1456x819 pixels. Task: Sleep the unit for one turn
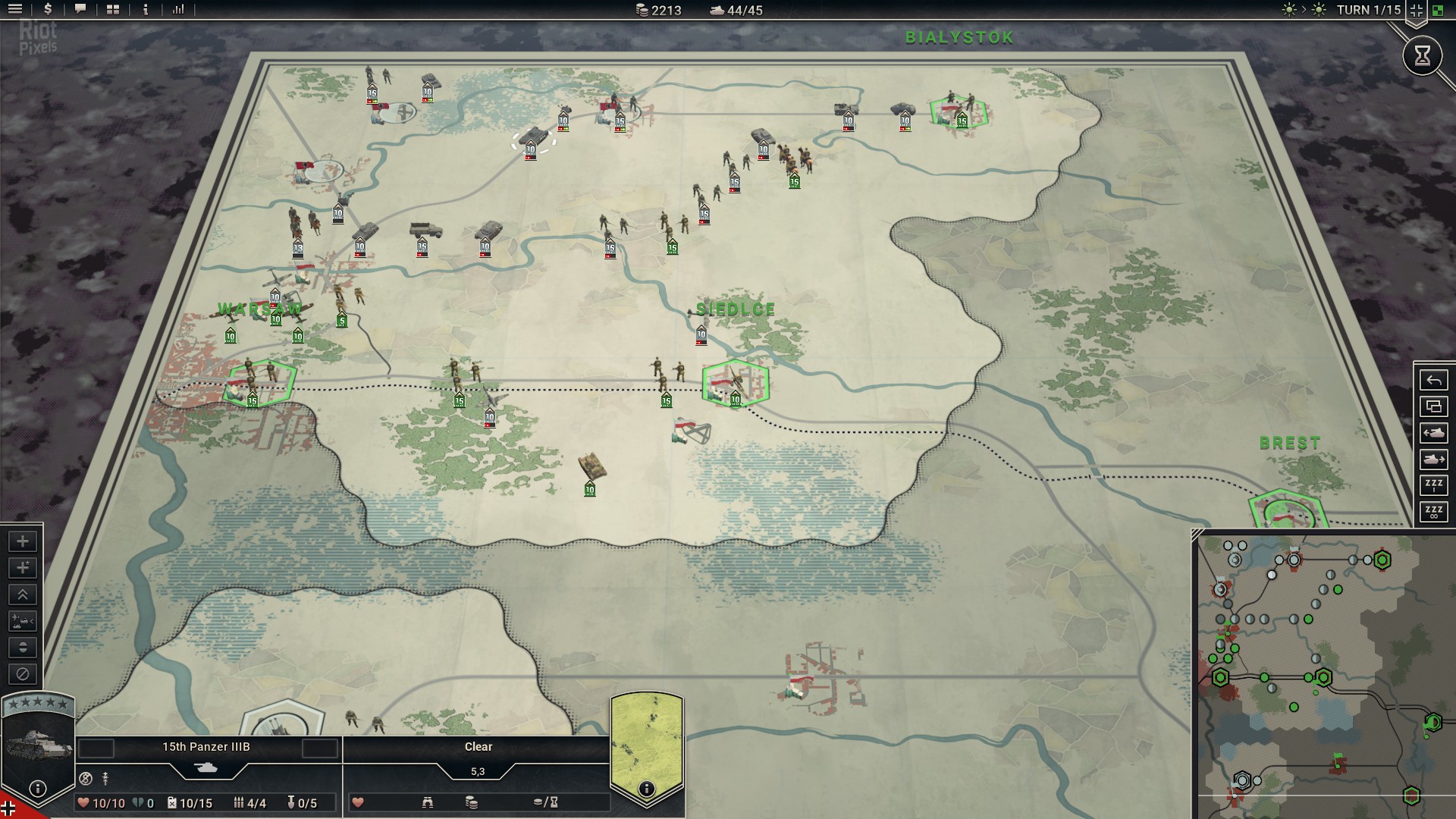click(x=1433, y=485)
